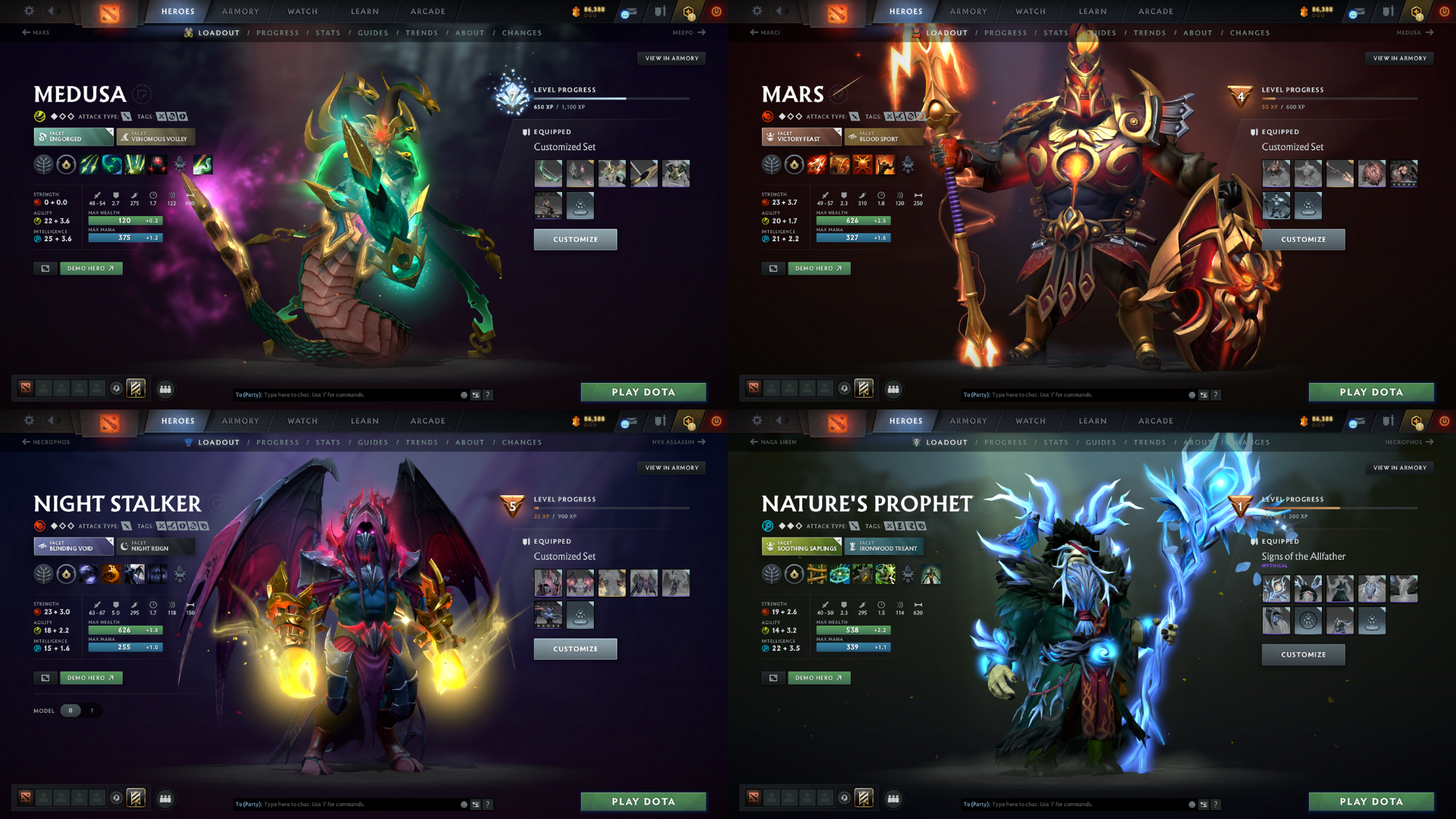Switch to Medusa's Stats tab

pyautogui.click(x=328, y=33)
